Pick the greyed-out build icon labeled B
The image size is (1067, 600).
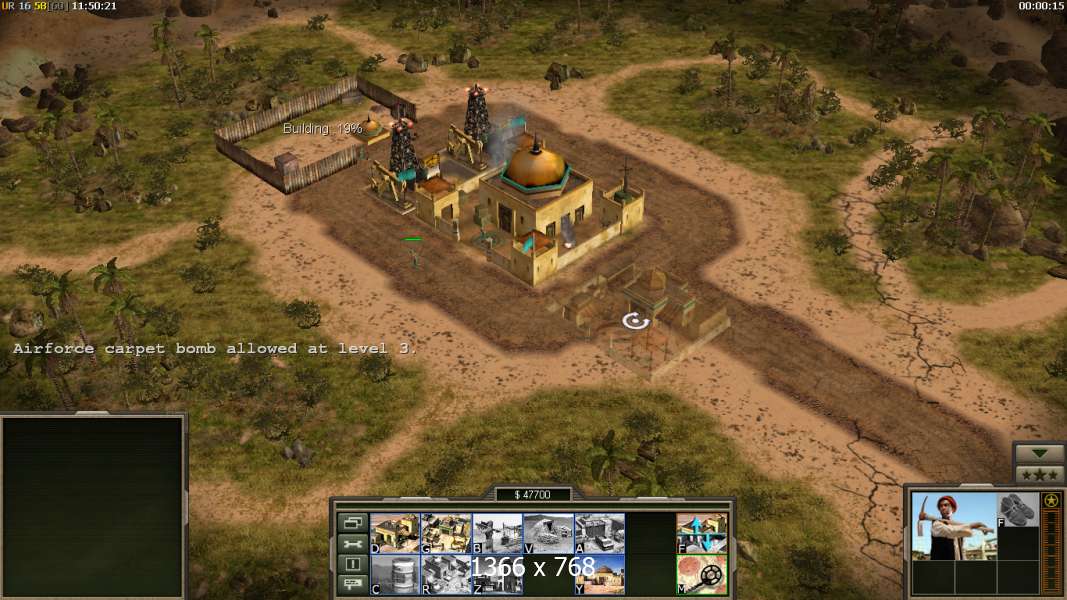click(497, 533)
